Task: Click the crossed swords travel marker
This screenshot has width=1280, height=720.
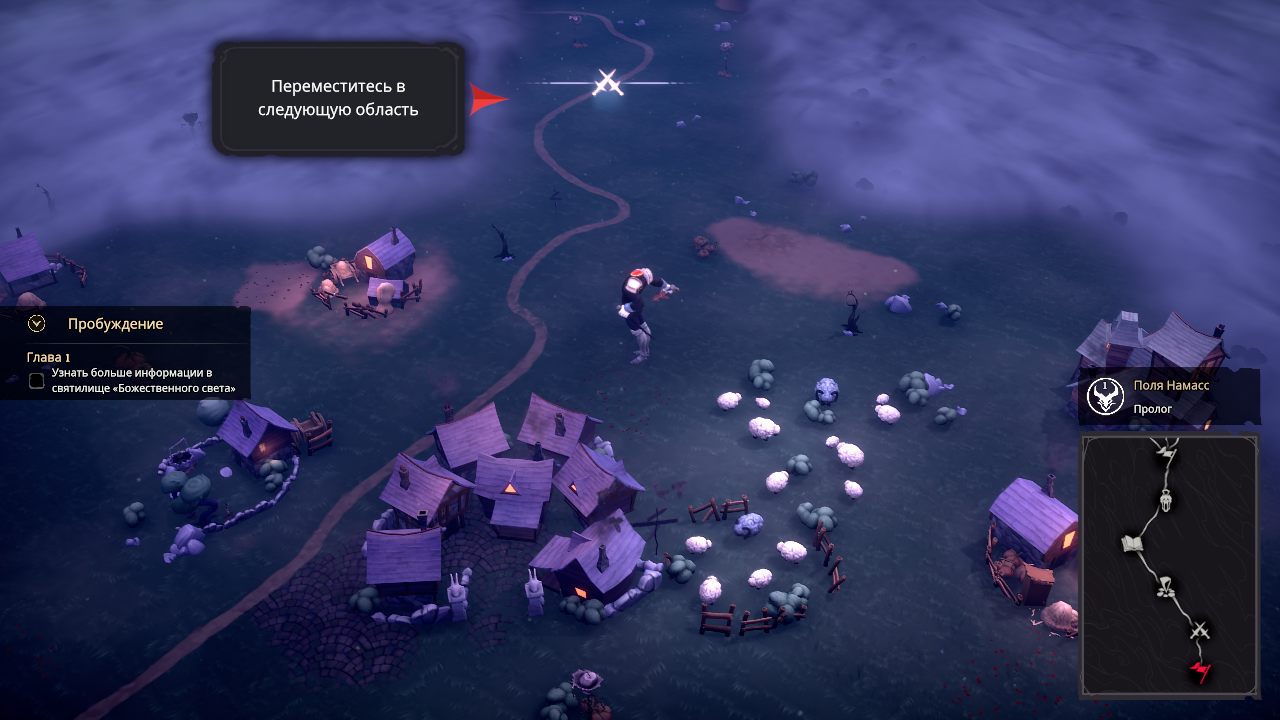Action: pyautogui.click(x=608, y=83)
